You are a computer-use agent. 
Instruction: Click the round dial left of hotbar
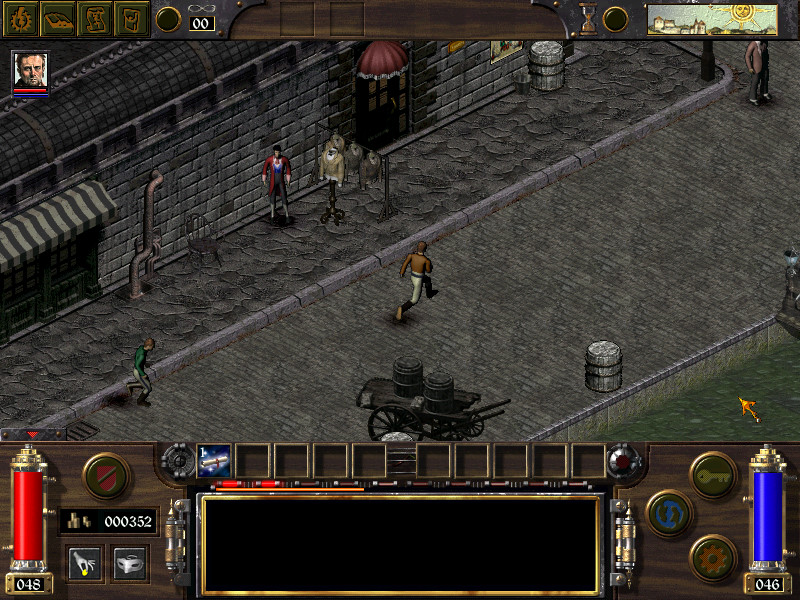point(178,460)
